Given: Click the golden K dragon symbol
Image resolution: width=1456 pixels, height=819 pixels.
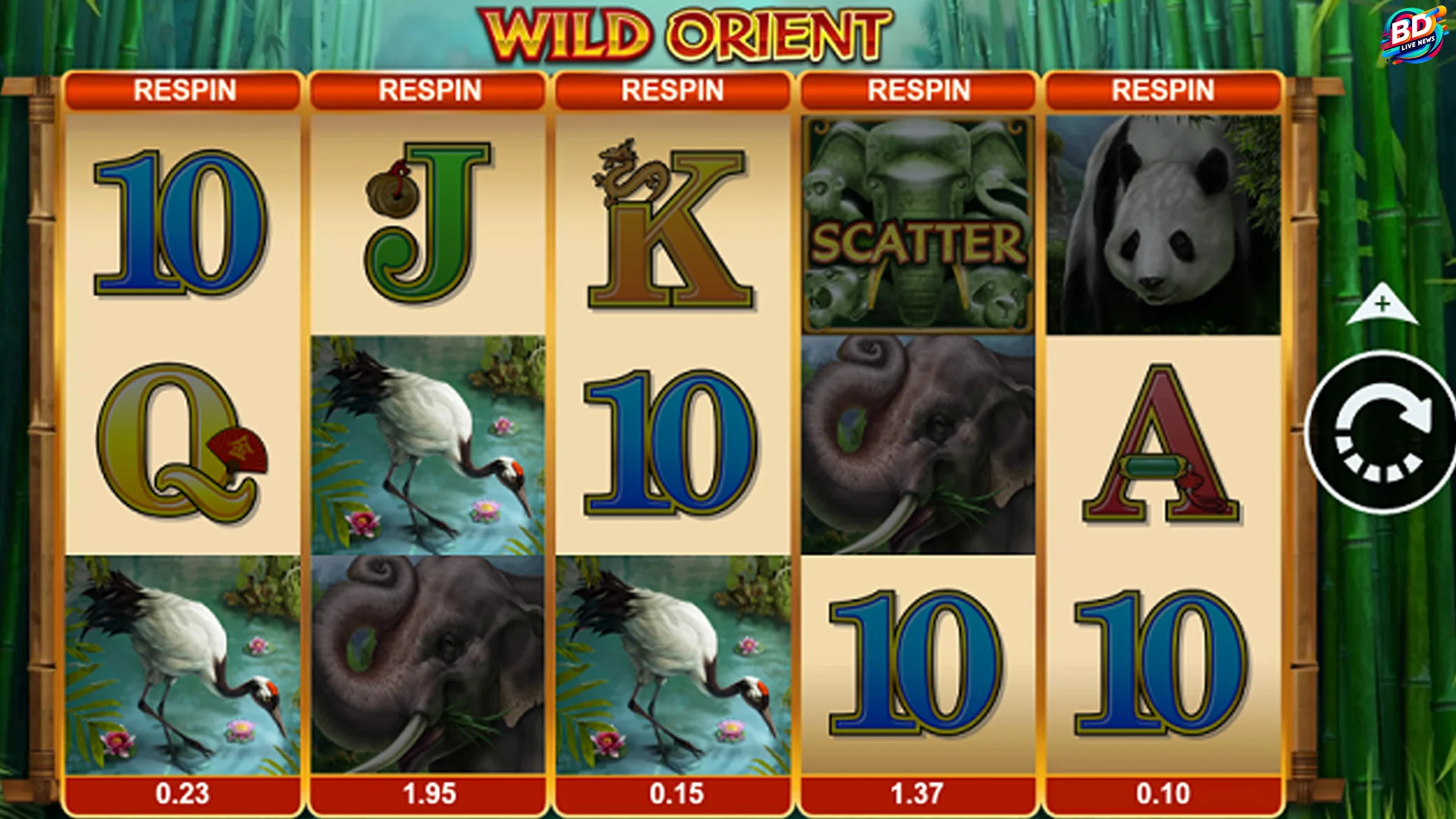Looking at the screenshot, I should coord(671,220).
